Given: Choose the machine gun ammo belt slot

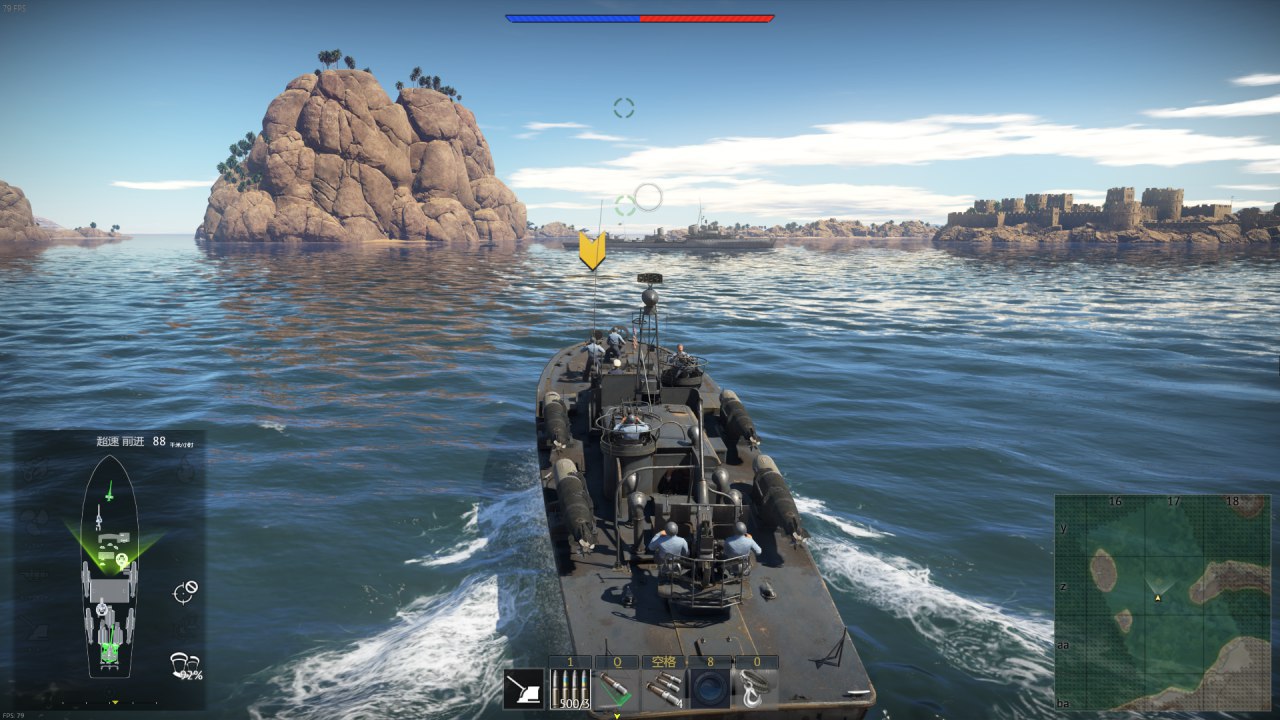Looking at the screenshot, I should [570, 689].
